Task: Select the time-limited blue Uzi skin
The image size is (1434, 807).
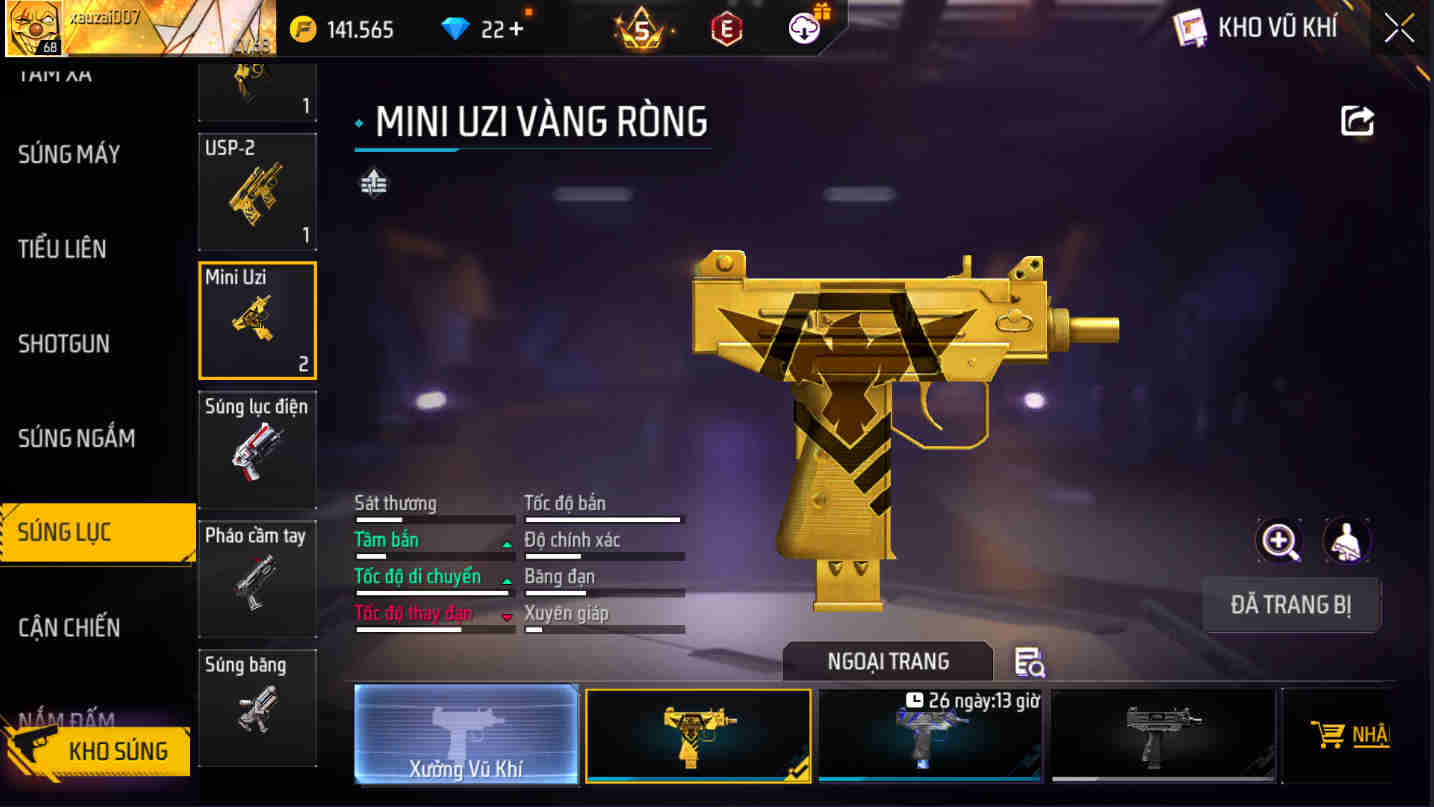Action: [930, 734]
